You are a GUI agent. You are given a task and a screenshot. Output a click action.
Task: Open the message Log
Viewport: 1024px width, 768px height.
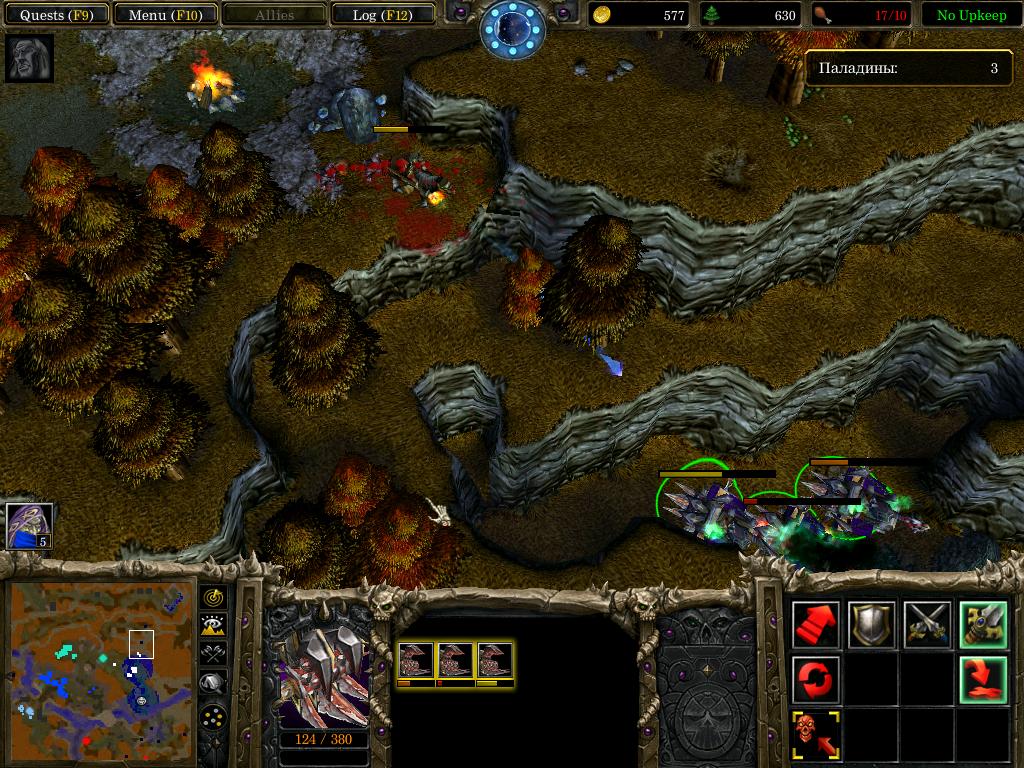[380, 15]
